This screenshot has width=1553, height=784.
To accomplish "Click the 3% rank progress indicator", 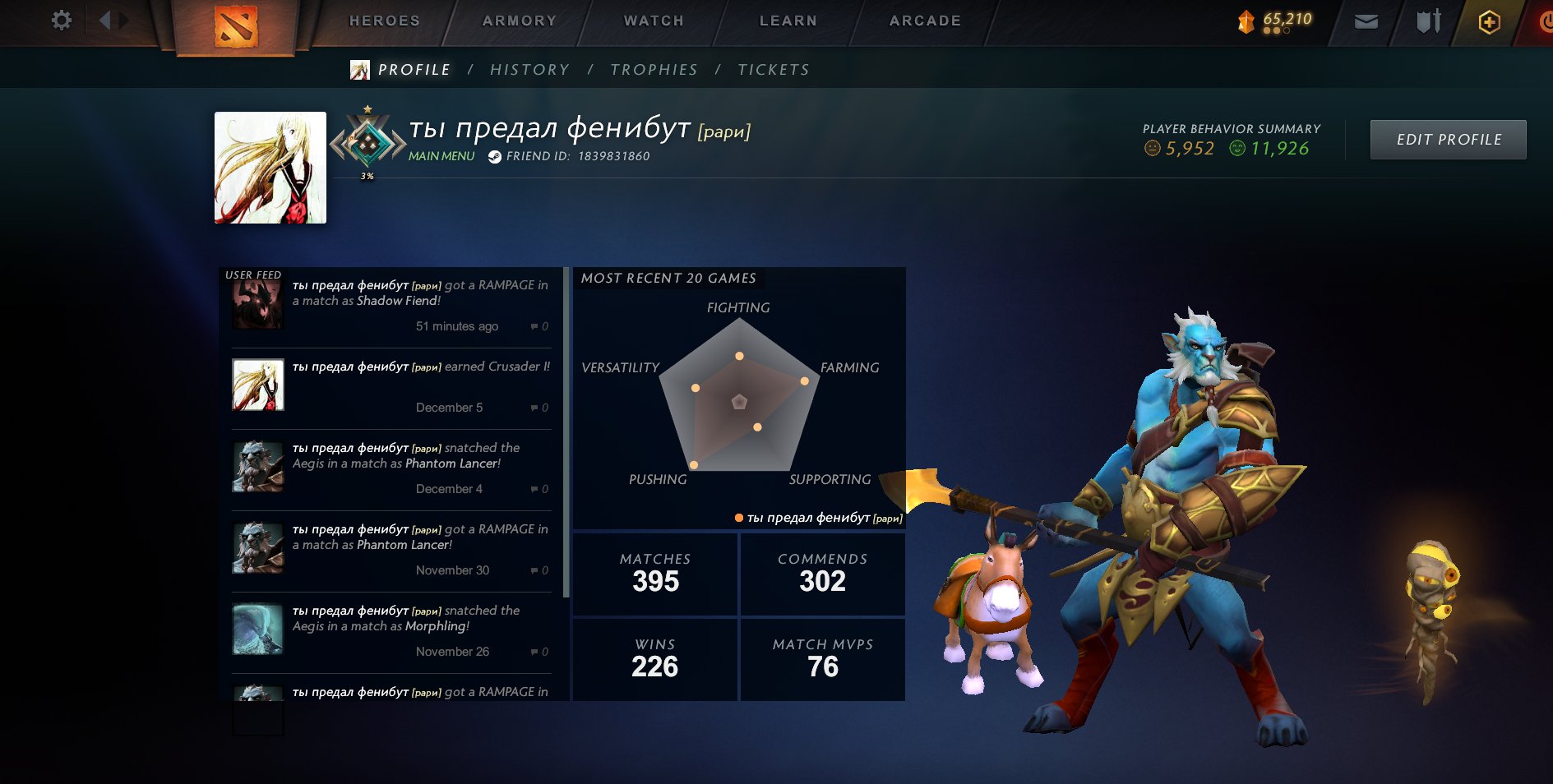I will pyautogui.click(x=367, y=175).
